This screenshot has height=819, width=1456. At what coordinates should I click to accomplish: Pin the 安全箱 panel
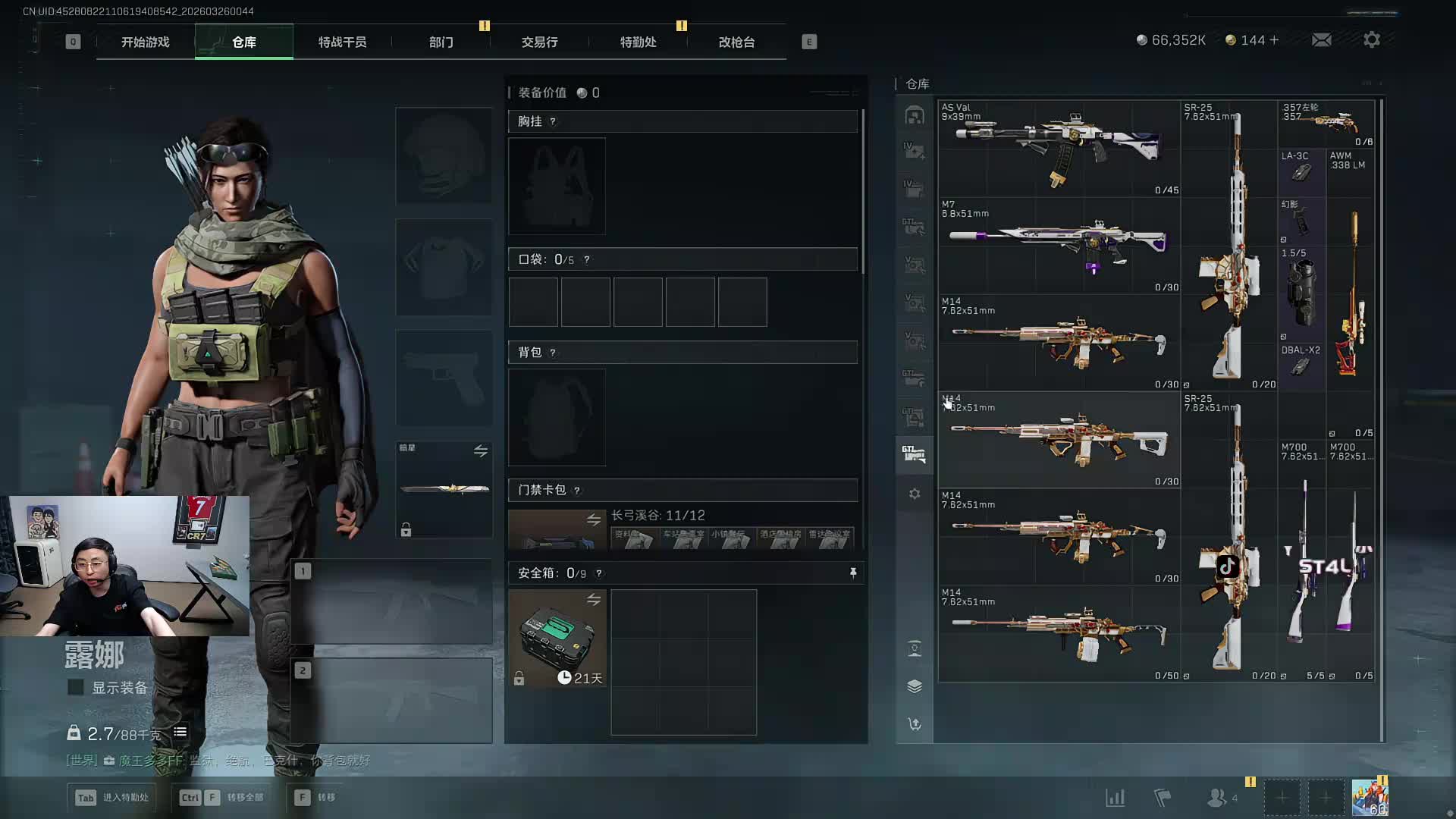(x=853, y=573)
